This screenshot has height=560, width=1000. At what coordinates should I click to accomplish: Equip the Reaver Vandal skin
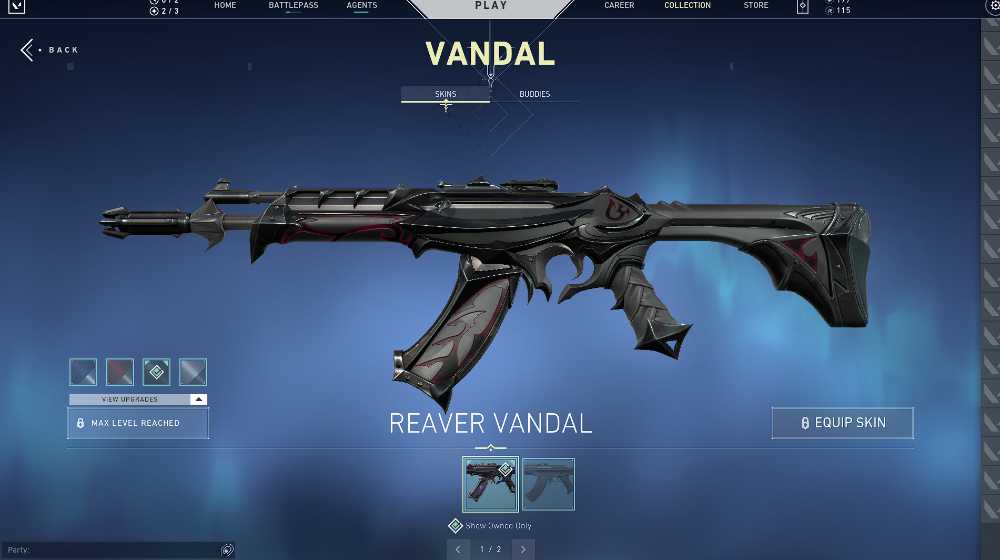point(842,423)
